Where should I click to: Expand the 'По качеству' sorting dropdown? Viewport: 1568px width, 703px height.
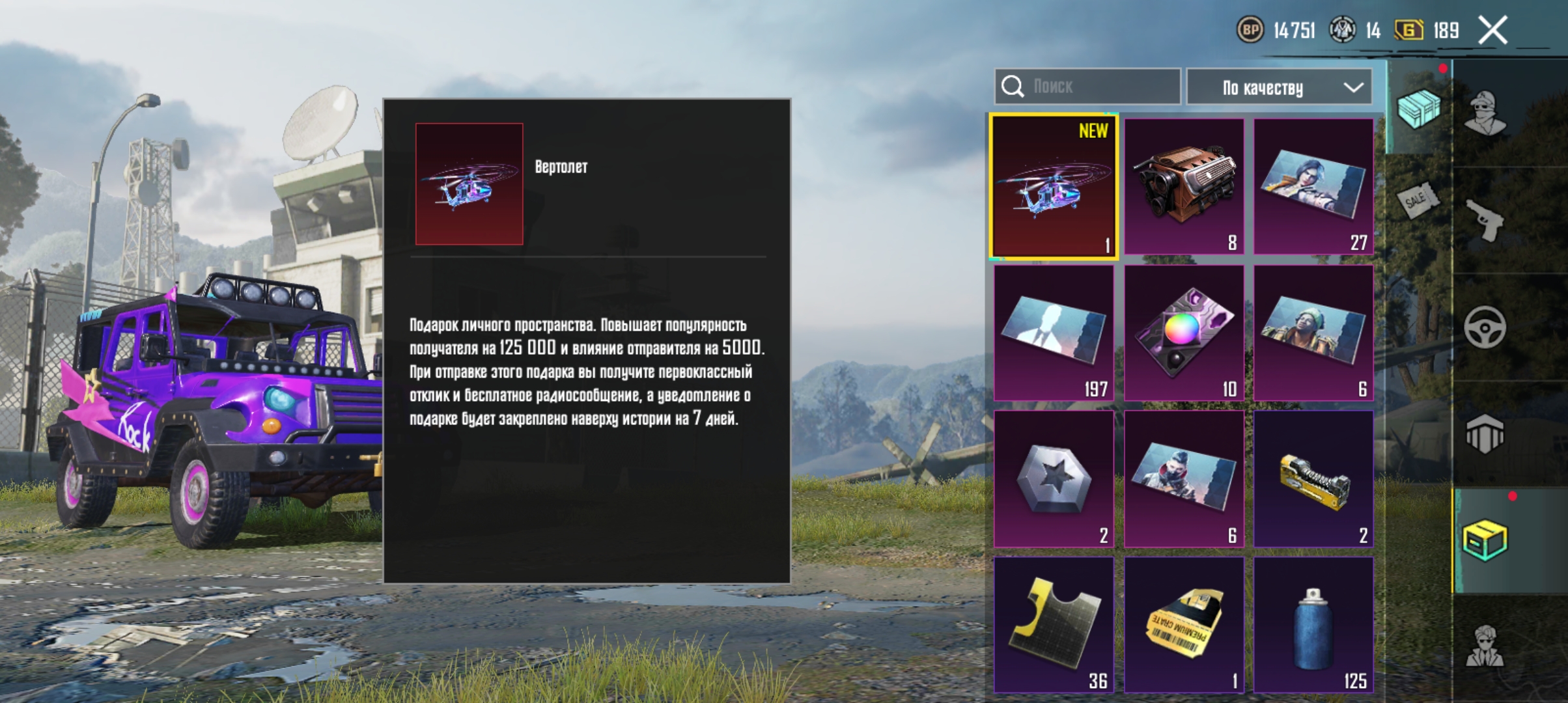click(x=1278, y=87)
